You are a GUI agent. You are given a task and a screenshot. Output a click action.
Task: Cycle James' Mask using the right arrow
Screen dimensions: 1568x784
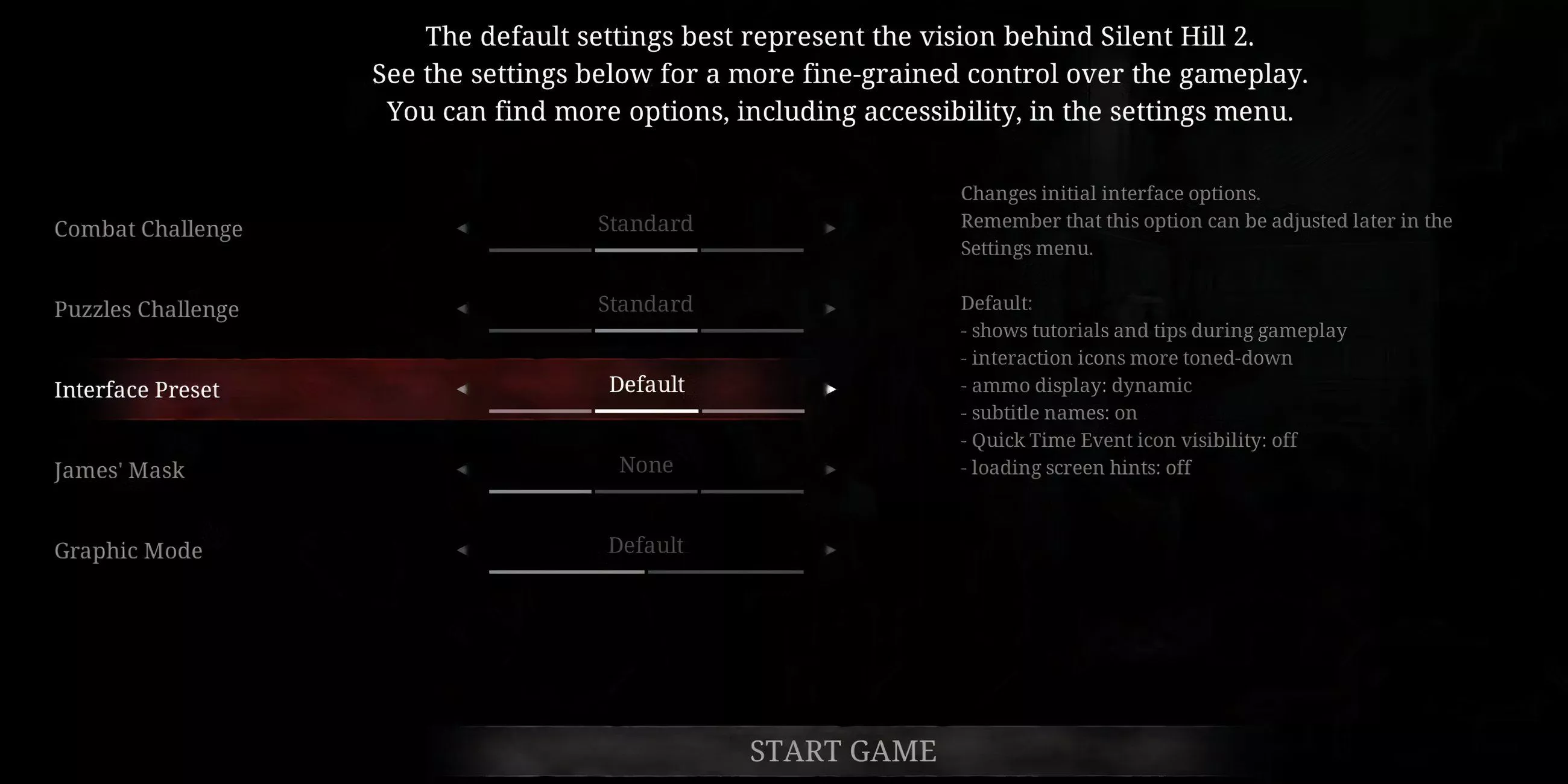coord(831,469)
